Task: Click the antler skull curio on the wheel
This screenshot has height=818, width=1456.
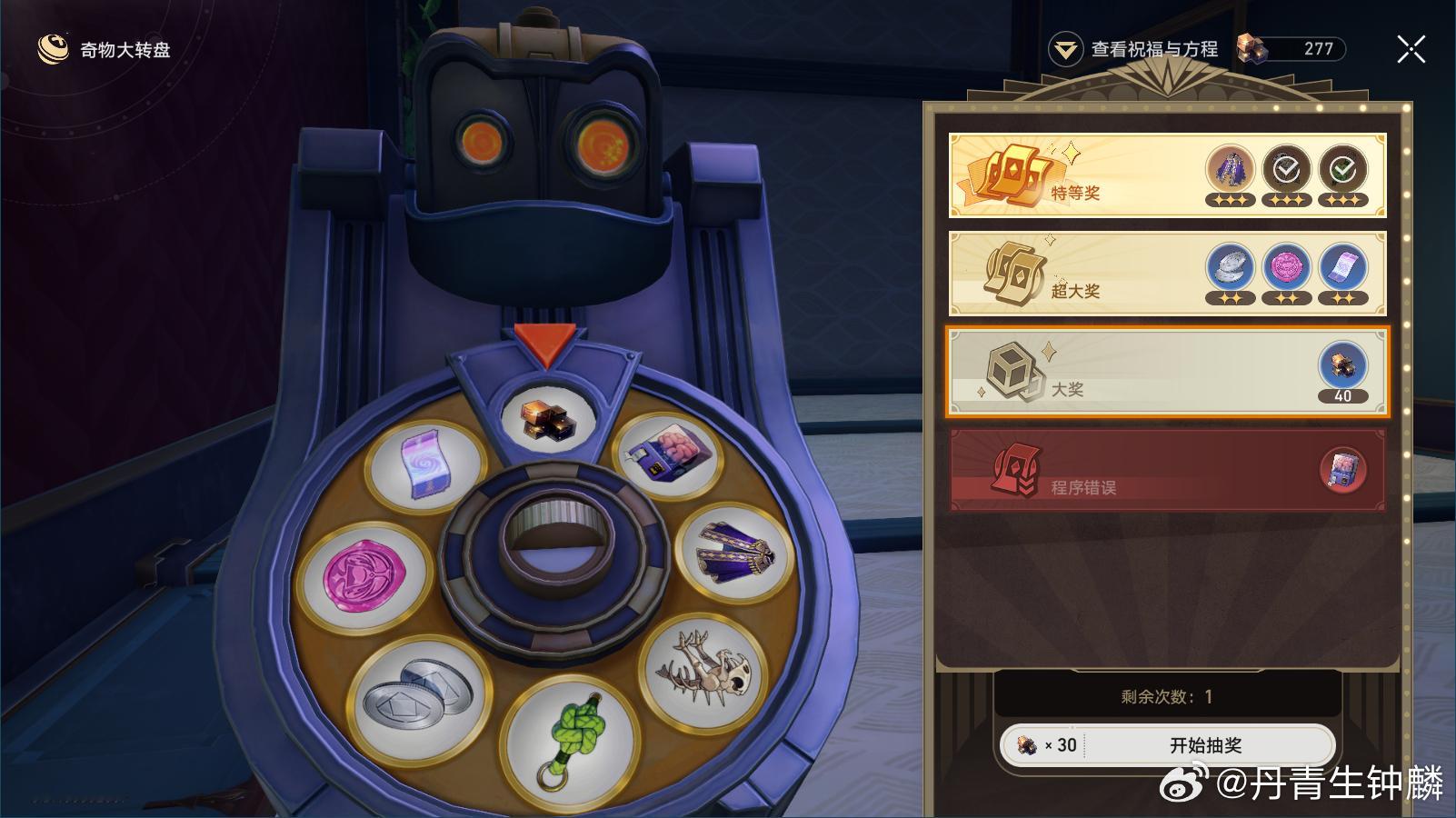Action: click(706, 670)
